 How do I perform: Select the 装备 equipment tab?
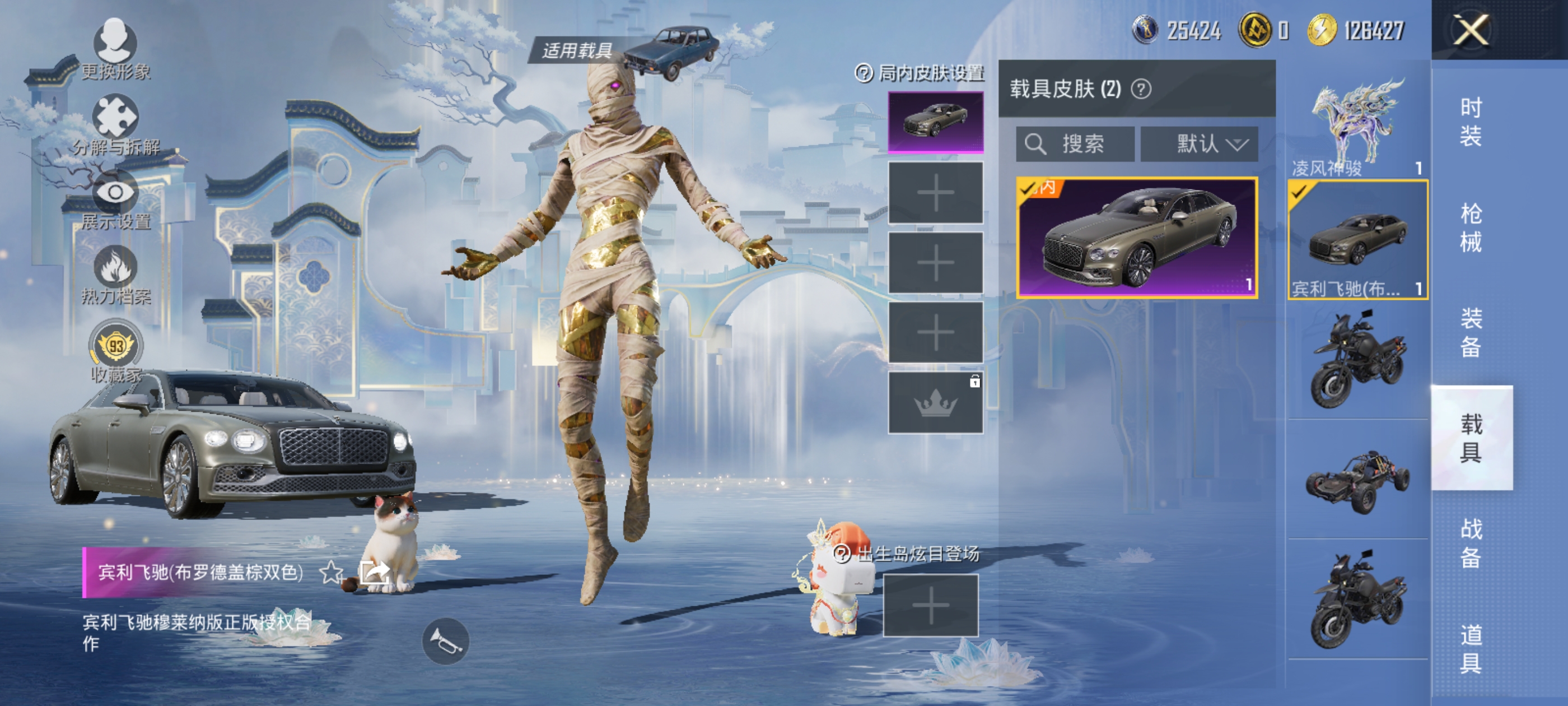[1471, 333]
